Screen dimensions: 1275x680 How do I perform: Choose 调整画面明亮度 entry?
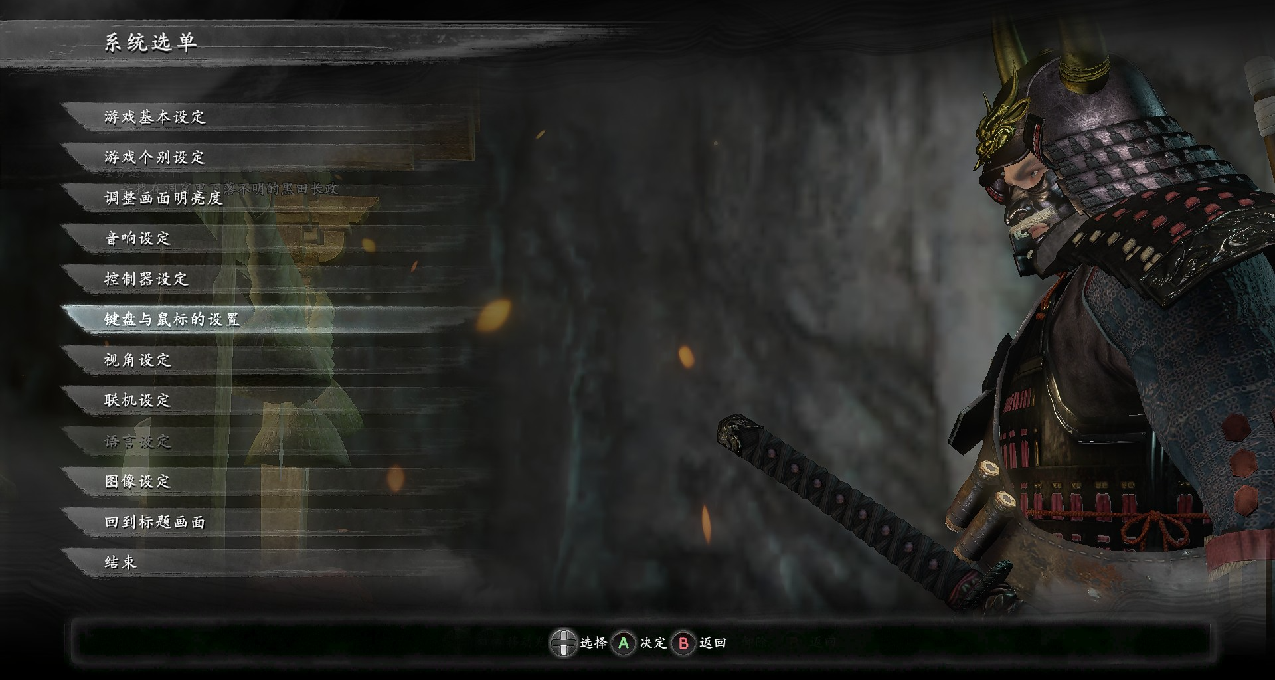click(x=164, y=198)
